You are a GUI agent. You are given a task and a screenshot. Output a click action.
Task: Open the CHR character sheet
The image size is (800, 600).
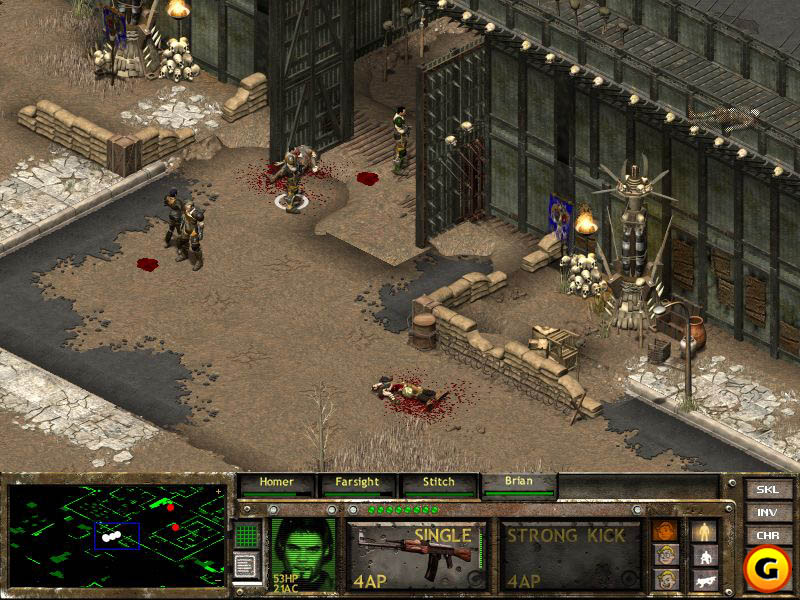767,535
